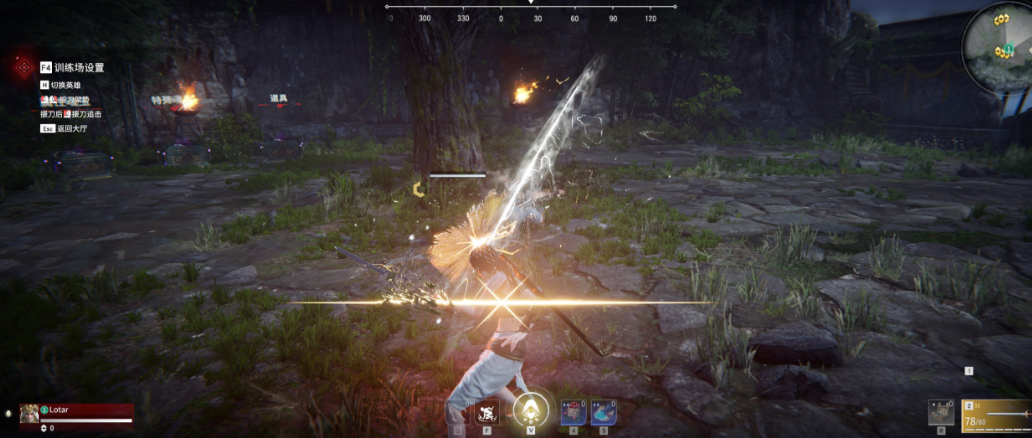
Task: Click the red diamond training emblem
Action: [22, 67]
